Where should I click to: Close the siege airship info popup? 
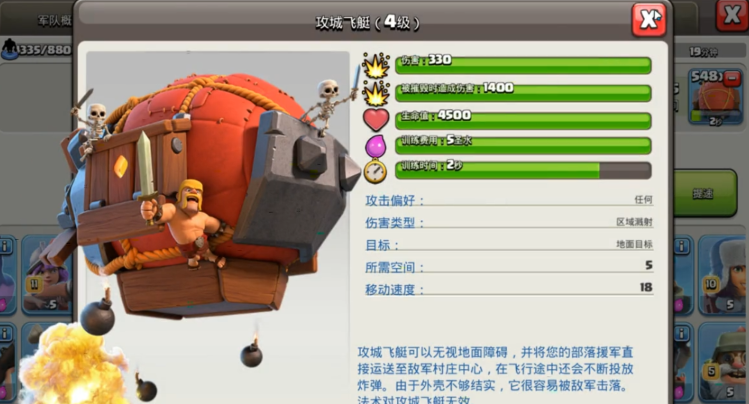[x=648, y=20]
